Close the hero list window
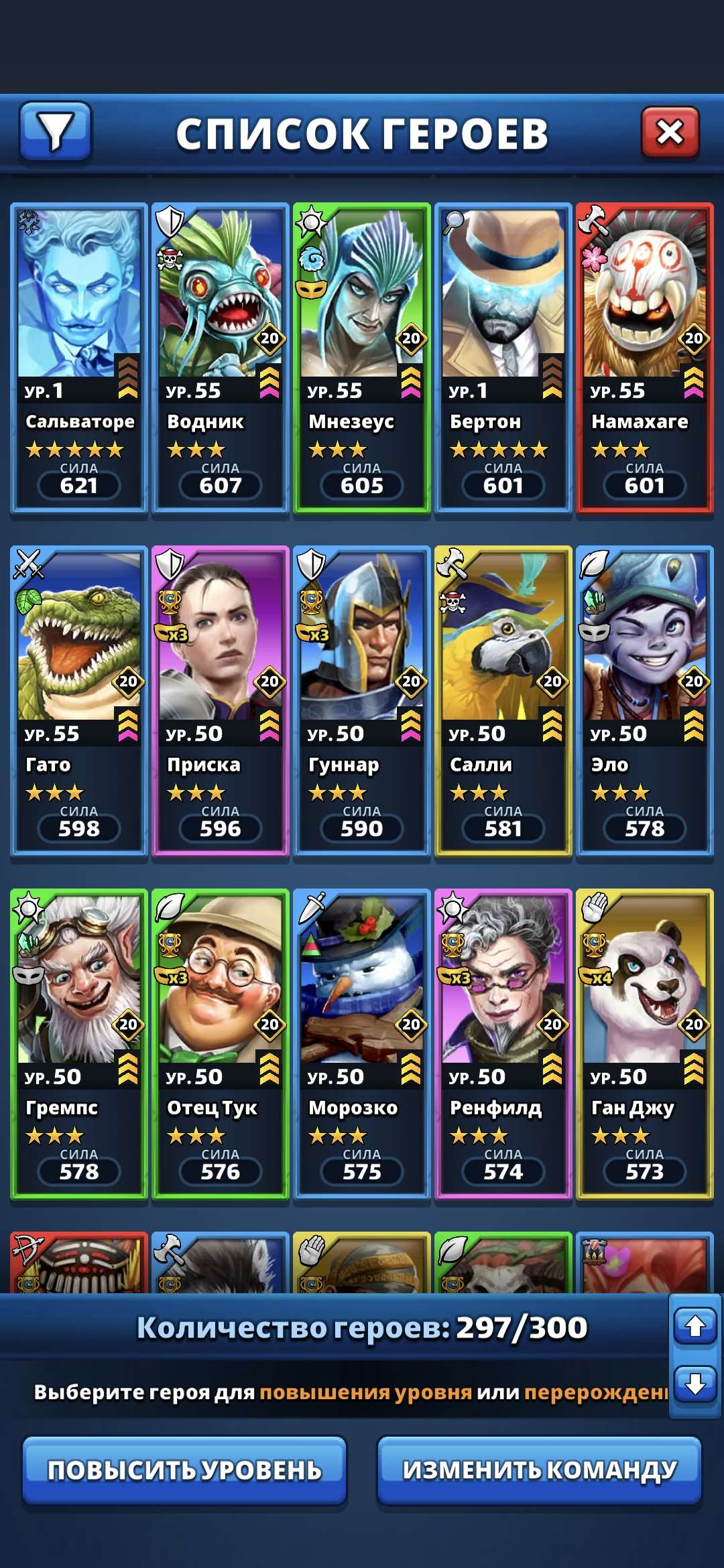Image resolution: width=724 pixels, height=1568 pixels. coord(670,132)
